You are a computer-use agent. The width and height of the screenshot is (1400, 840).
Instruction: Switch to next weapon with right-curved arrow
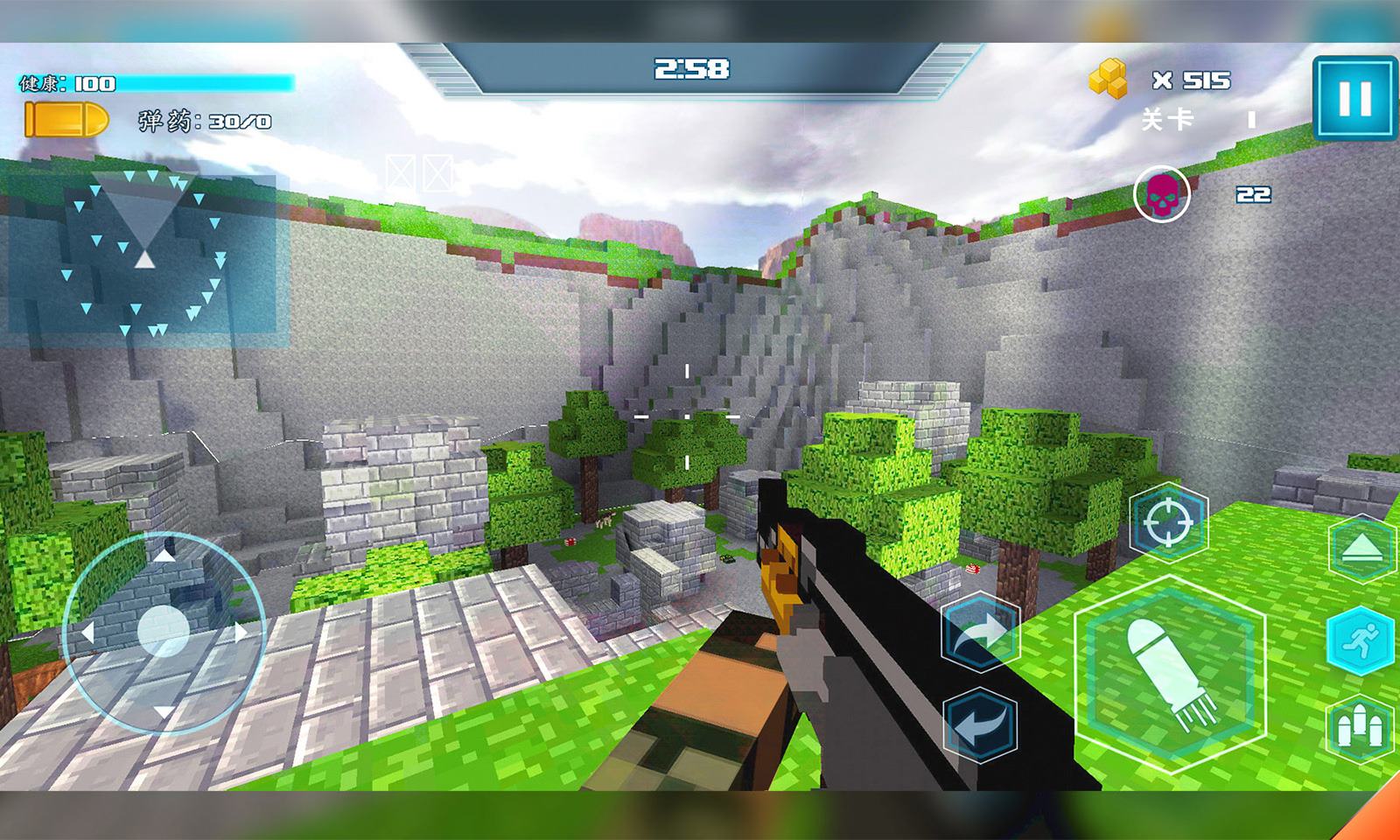pos(980,633)
